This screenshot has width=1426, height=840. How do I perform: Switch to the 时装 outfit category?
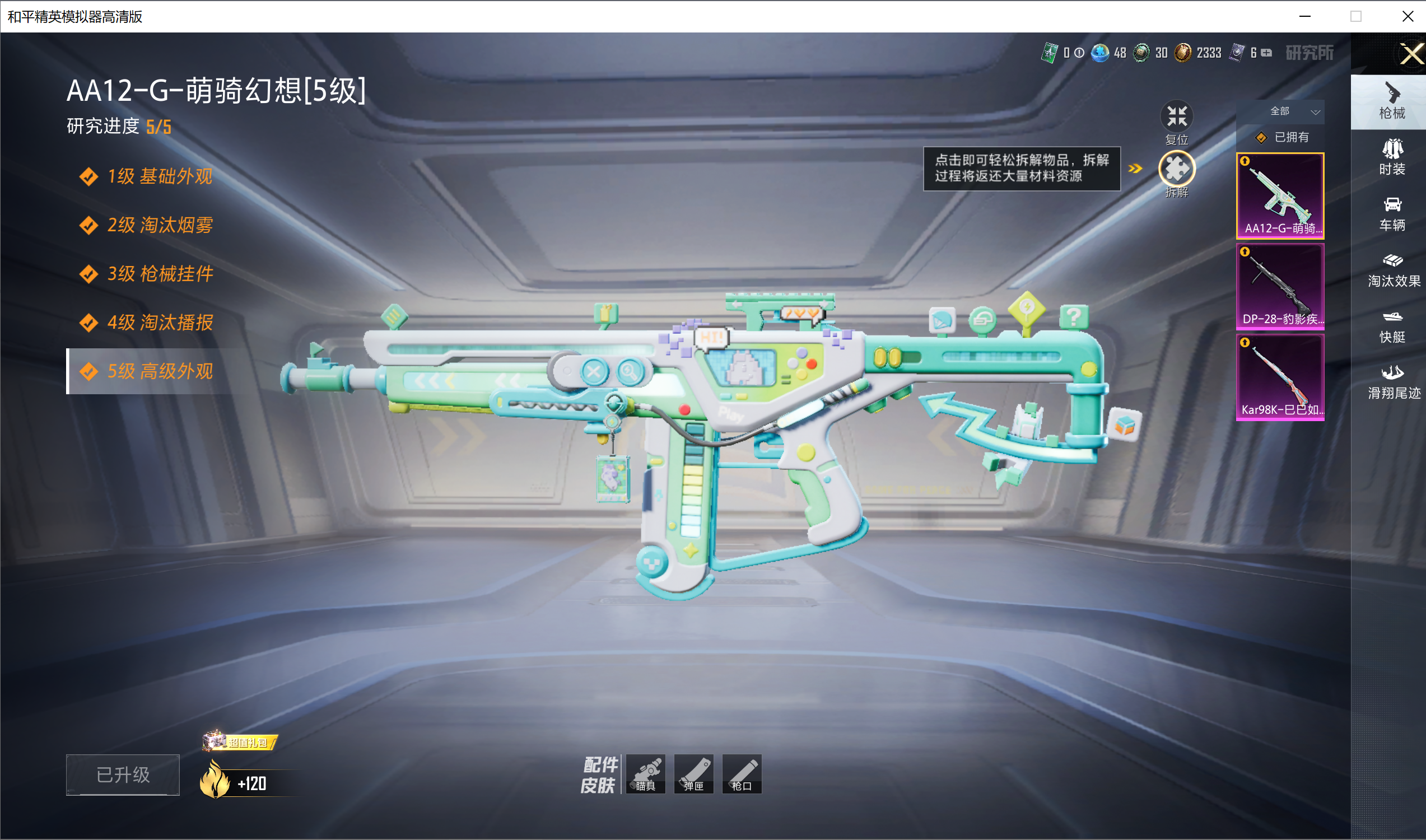click(1392, 157)
